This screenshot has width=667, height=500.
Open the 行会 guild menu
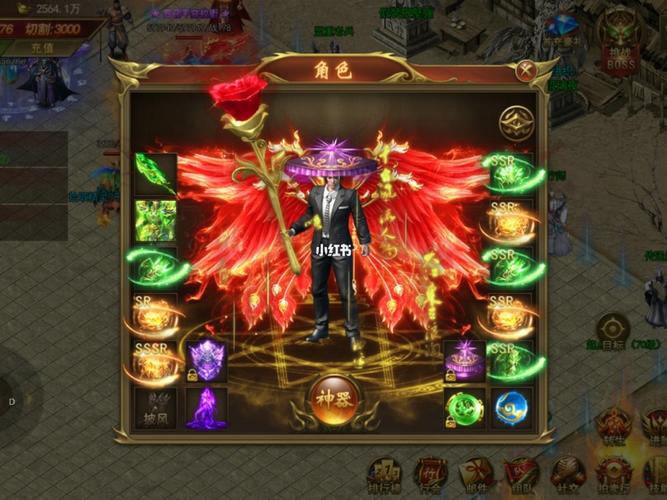coord(431,476)
